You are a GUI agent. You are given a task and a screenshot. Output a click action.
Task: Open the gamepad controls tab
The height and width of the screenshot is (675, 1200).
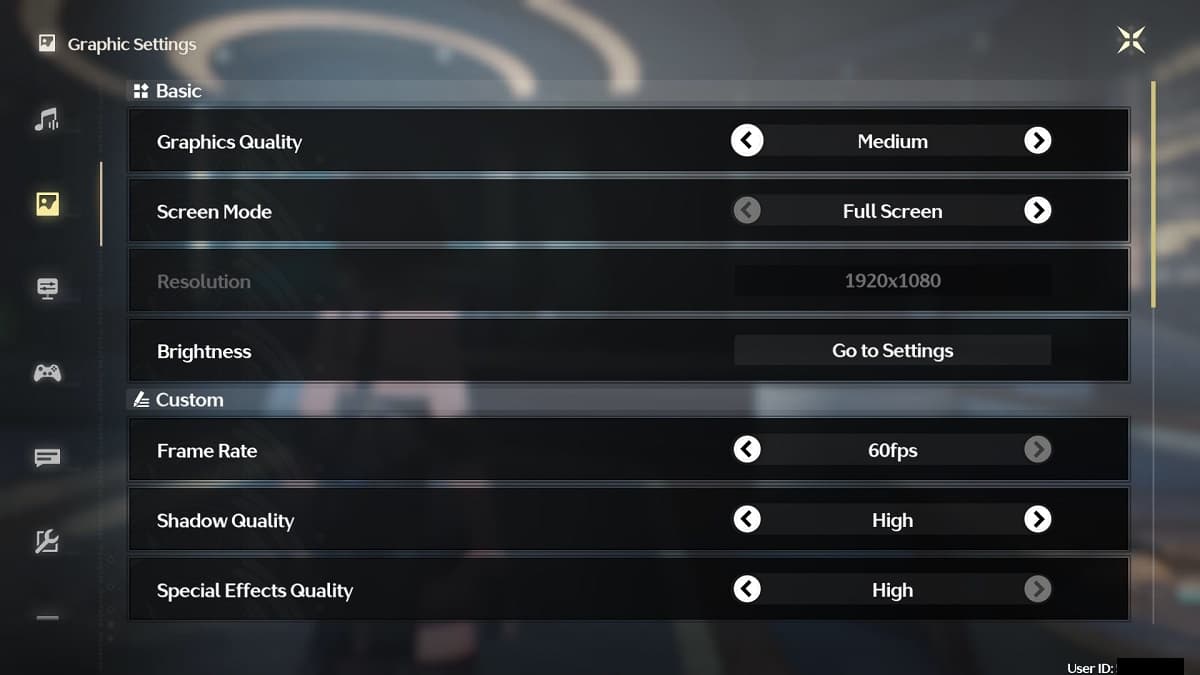pos(47,373)
